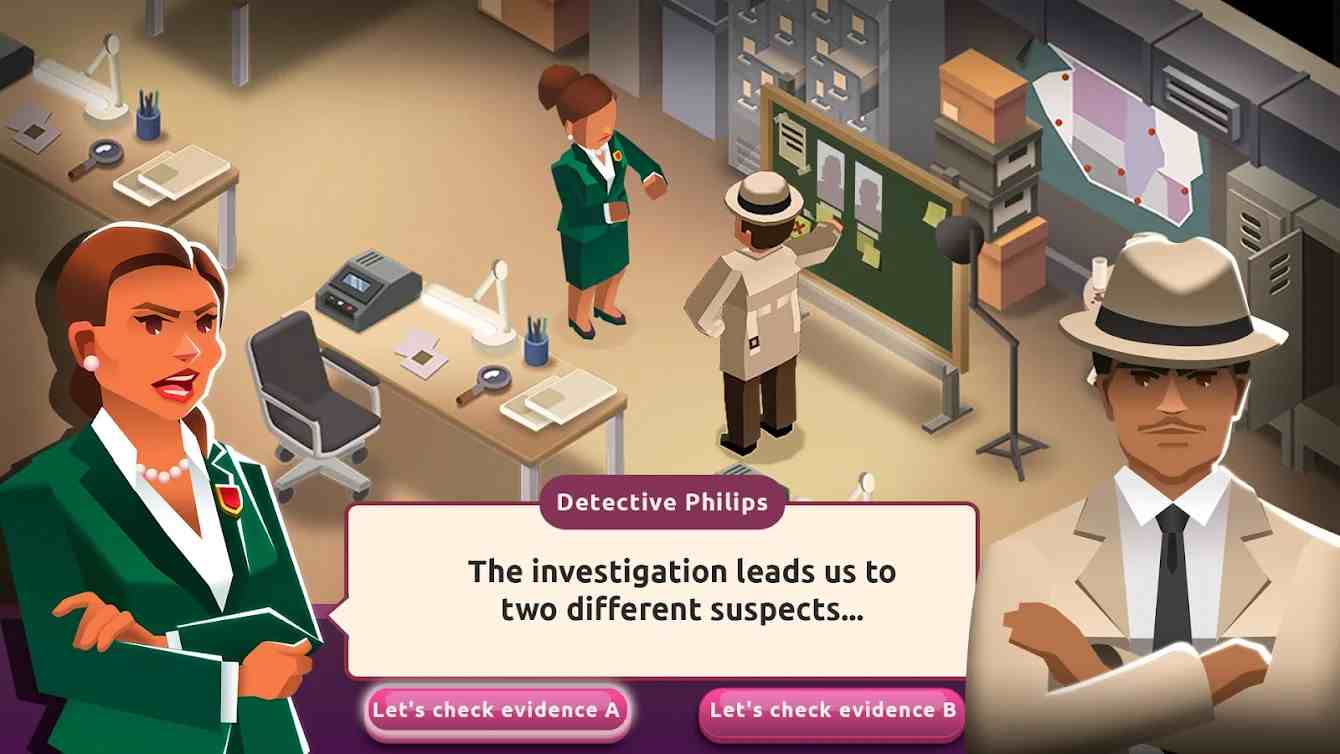Choose "Let's check evidence A"
Viewport: 1340px width, 754px height.
496,711
